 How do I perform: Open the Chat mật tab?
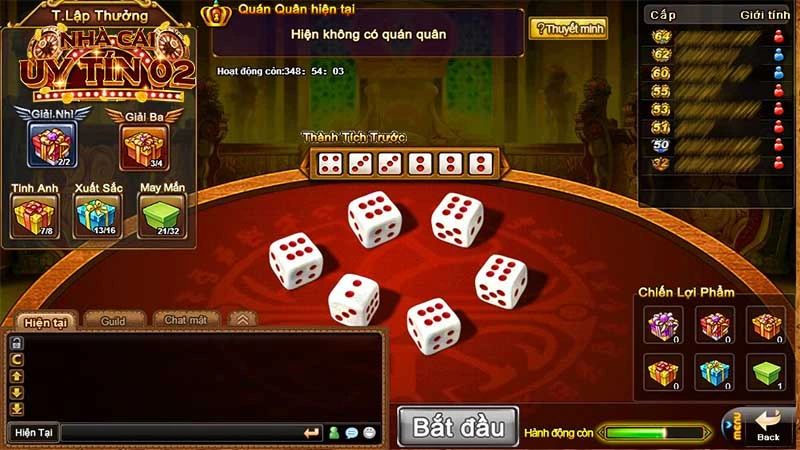(185, 320)
